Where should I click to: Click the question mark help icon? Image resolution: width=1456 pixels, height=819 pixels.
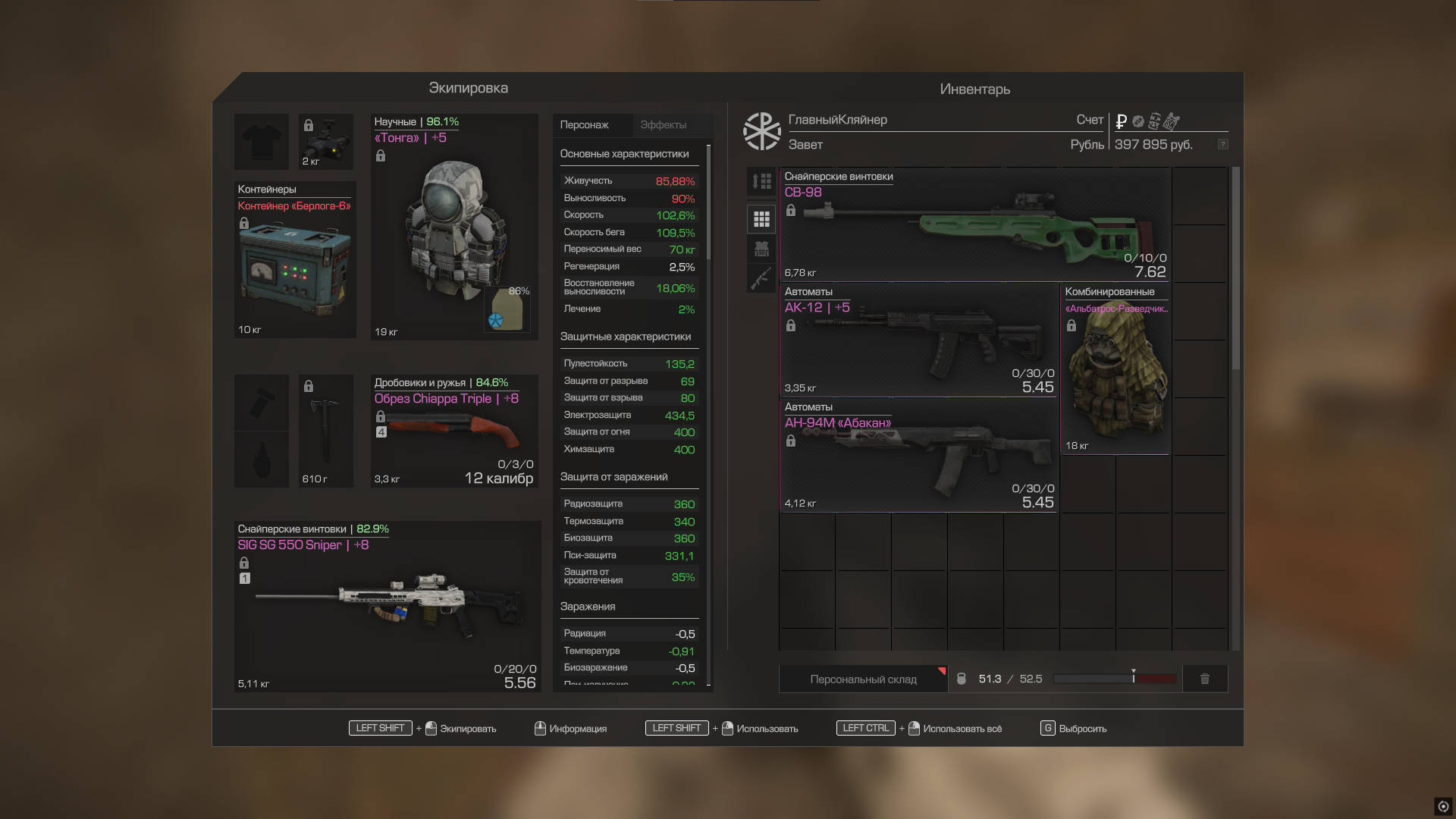[1222, 144]
